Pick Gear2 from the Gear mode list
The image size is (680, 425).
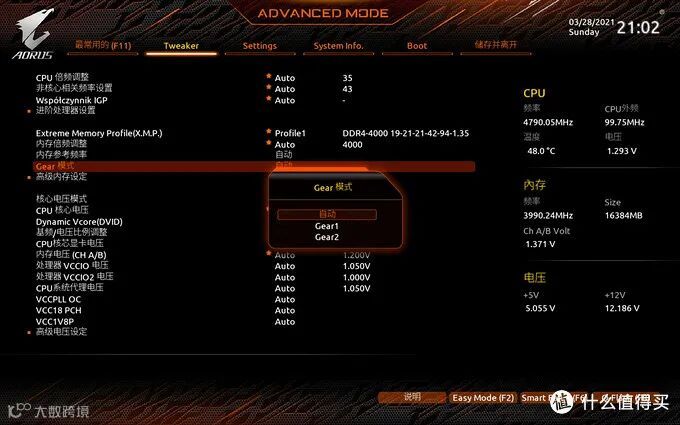coord(327,237)
